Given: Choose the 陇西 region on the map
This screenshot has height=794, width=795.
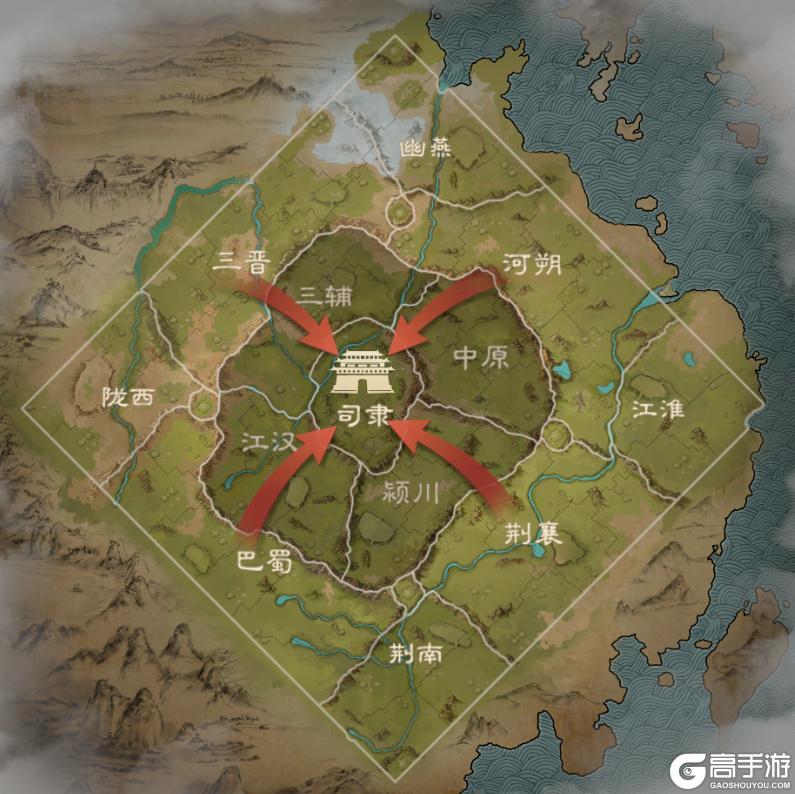Looking at the screenshot, I should (128, 397).
